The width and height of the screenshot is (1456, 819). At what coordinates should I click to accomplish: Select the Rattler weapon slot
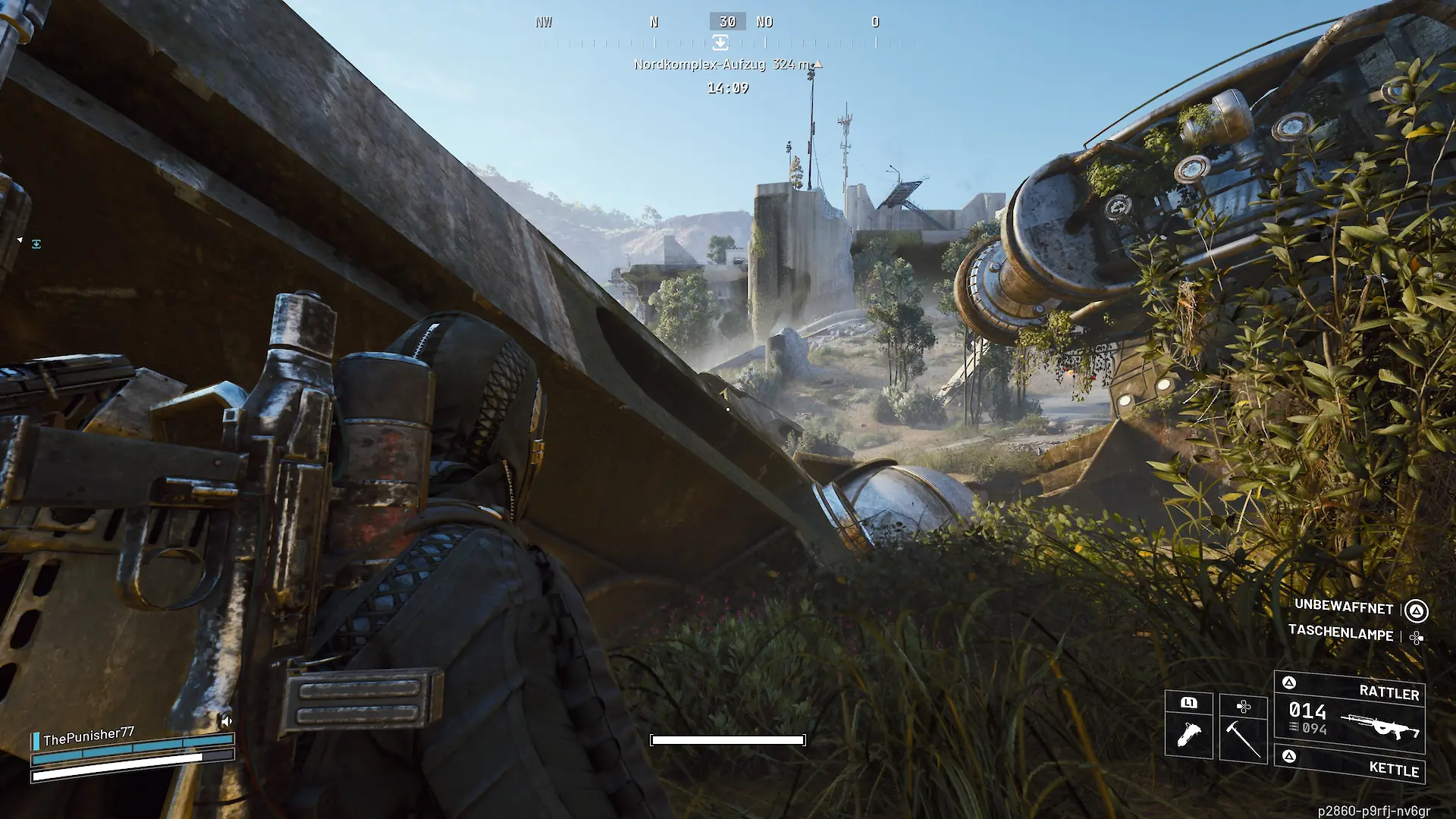(x=1349, y=711)
